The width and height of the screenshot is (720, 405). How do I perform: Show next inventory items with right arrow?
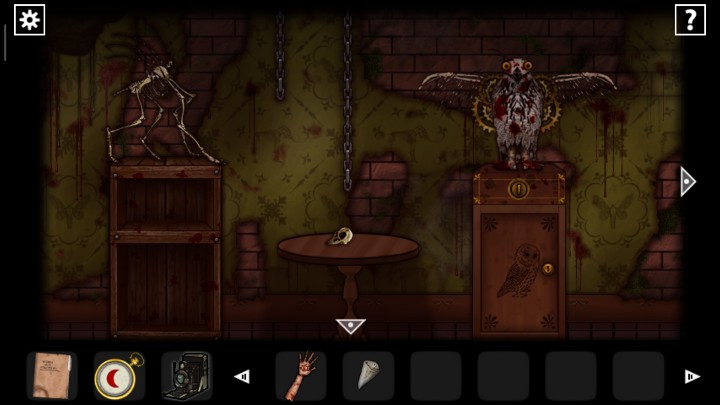point(691,377)
